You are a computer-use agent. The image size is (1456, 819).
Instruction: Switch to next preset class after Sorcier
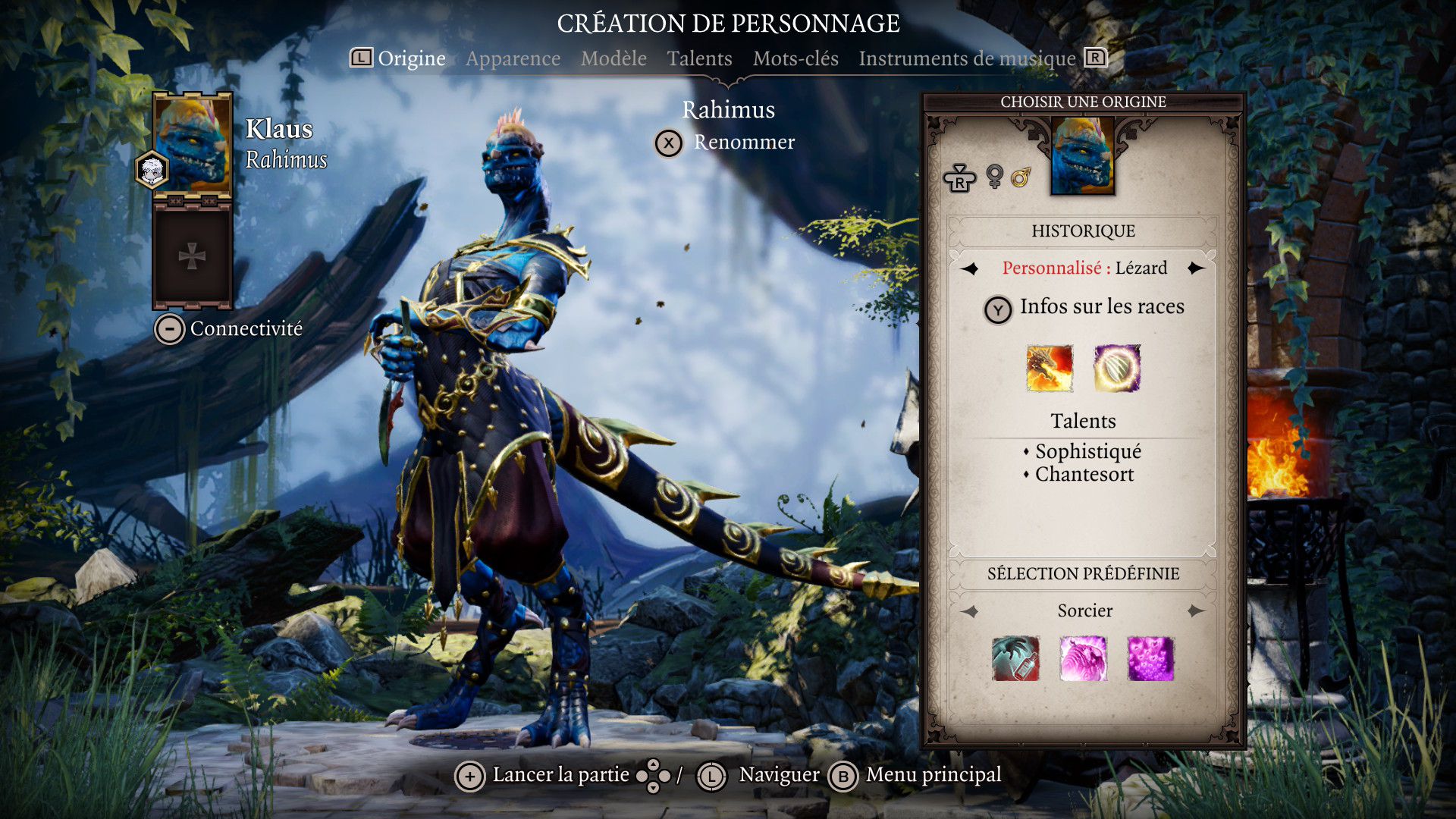(x=1197, y=611)
